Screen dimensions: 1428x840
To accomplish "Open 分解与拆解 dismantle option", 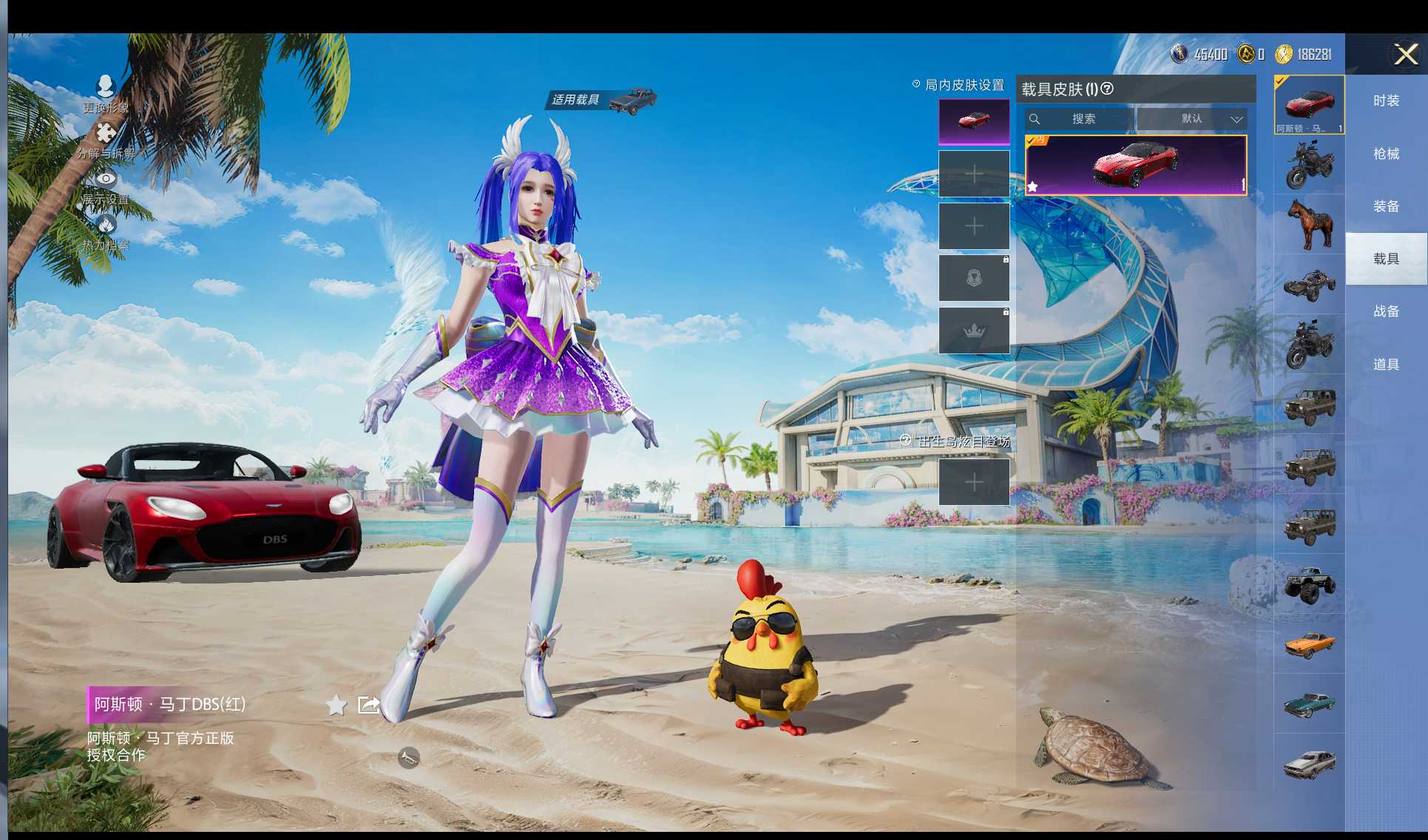I will [106, 140].
